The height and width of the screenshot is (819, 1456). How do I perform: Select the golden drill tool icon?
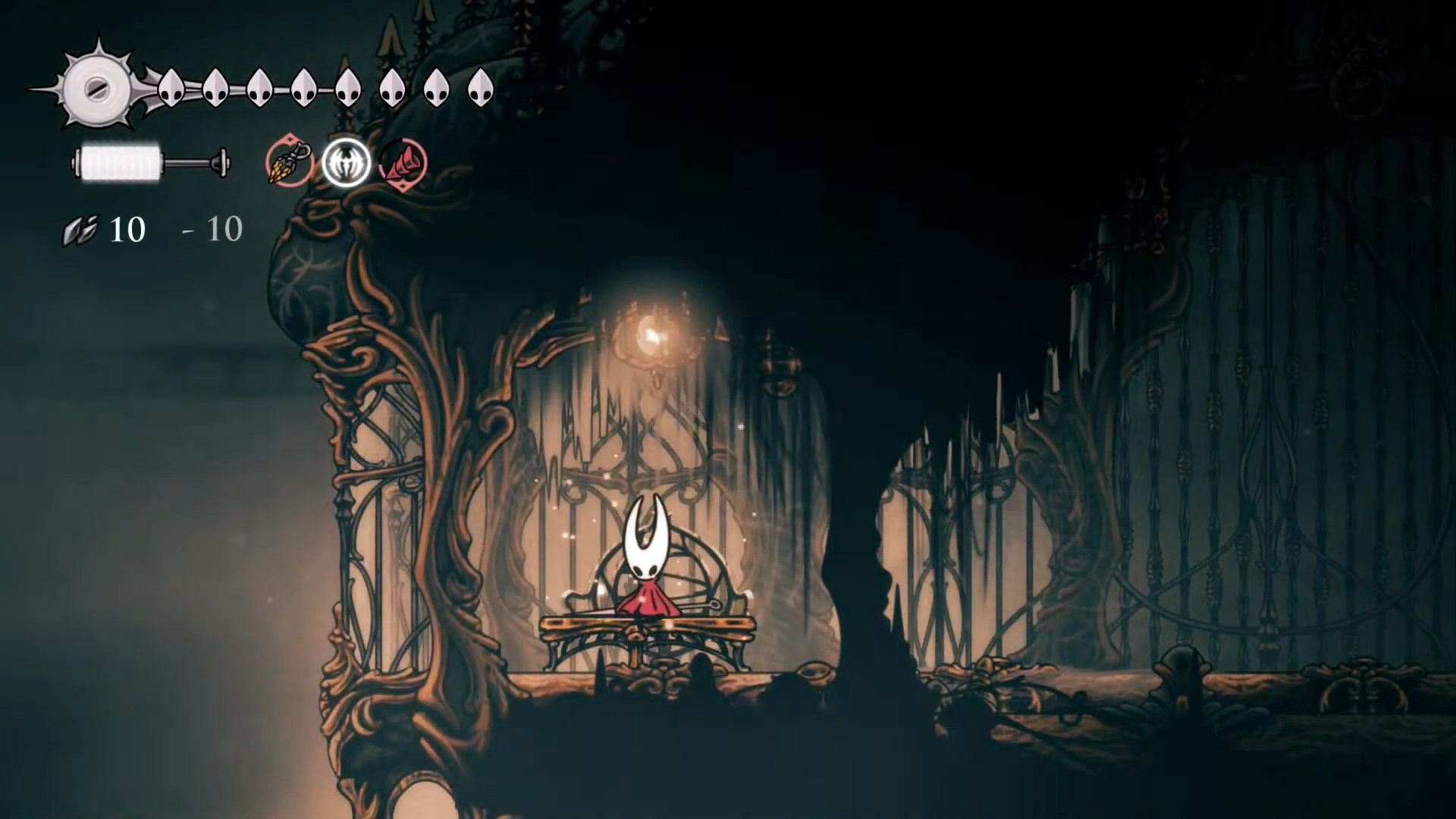coord(290,162)
